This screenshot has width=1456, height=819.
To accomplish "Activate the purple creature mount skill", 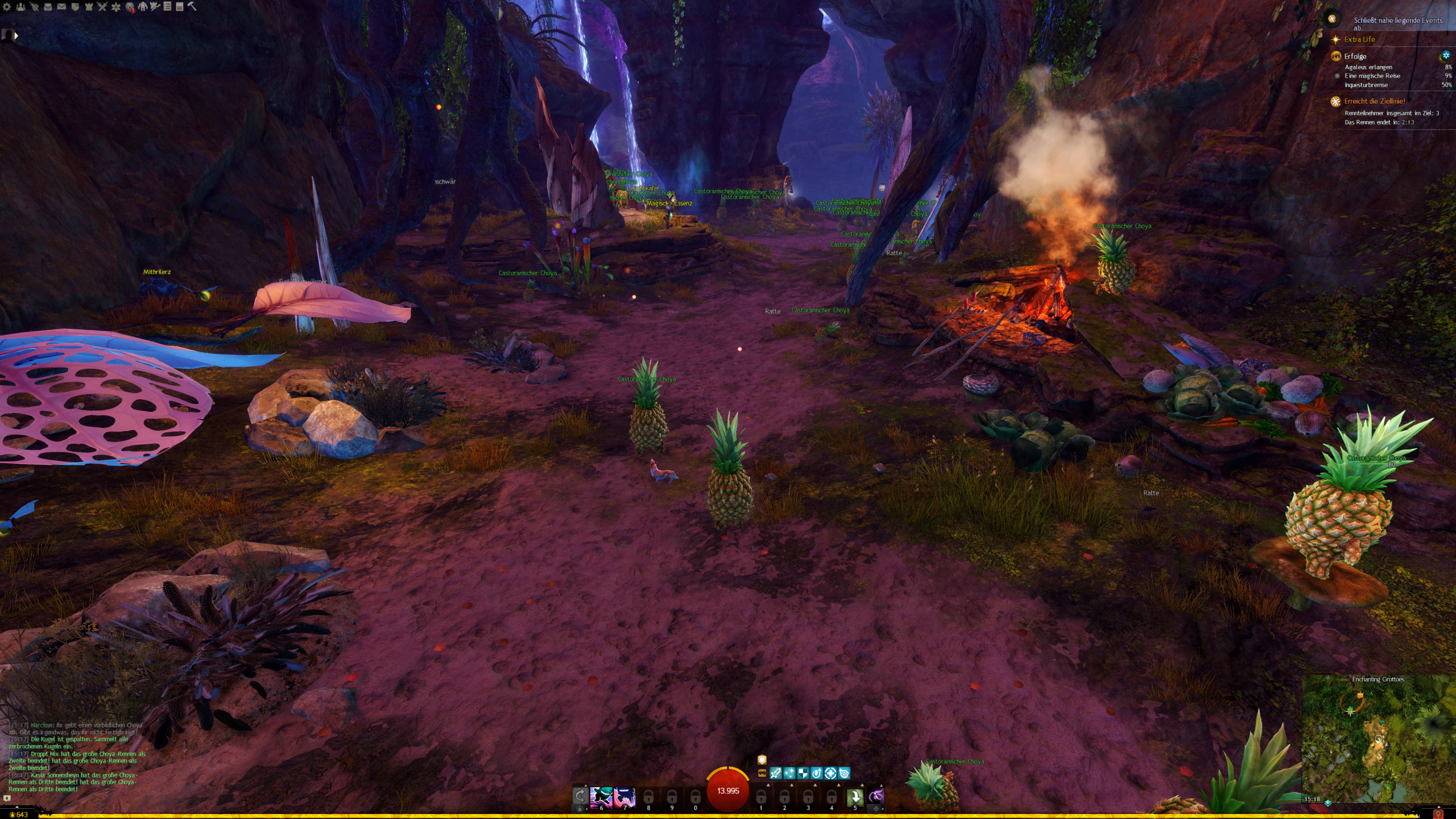I will pyautogui.click(x=876, y=796).
